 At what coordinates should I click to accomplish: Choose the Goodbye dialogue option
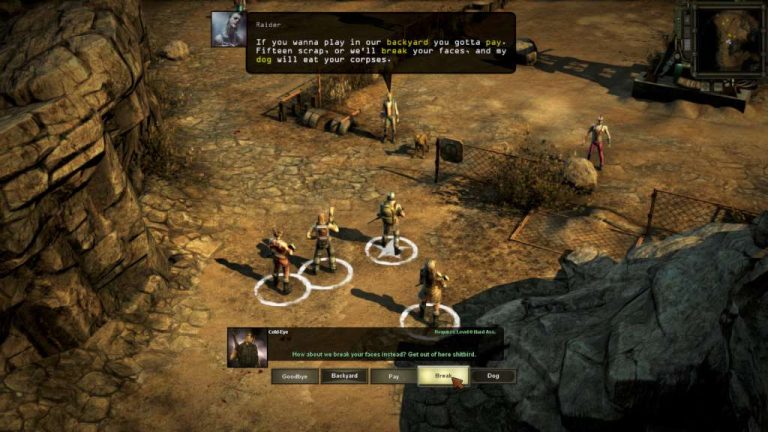(x=294, y=377)
